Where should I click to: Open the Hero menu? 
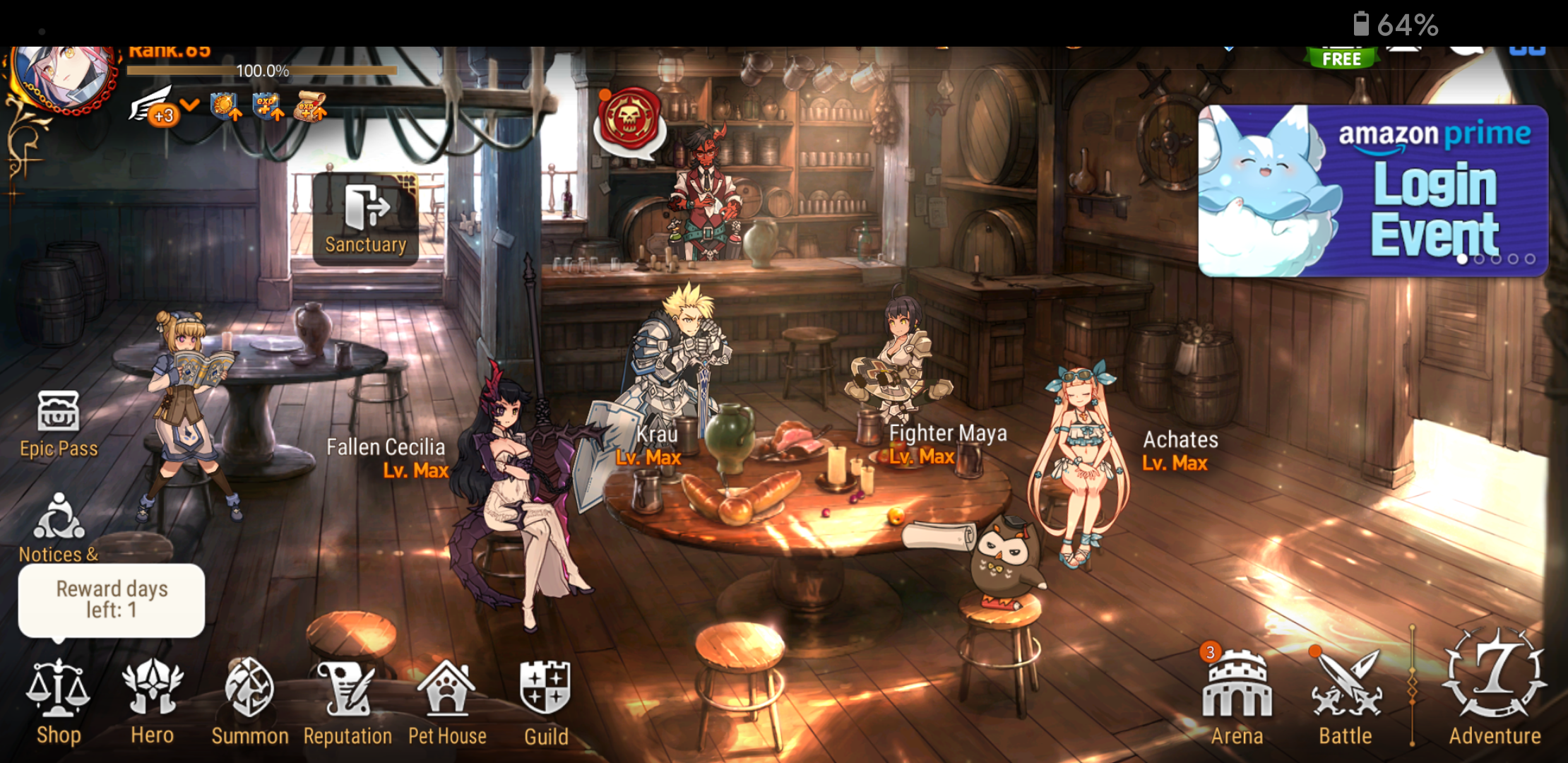[x=152, y=701]
